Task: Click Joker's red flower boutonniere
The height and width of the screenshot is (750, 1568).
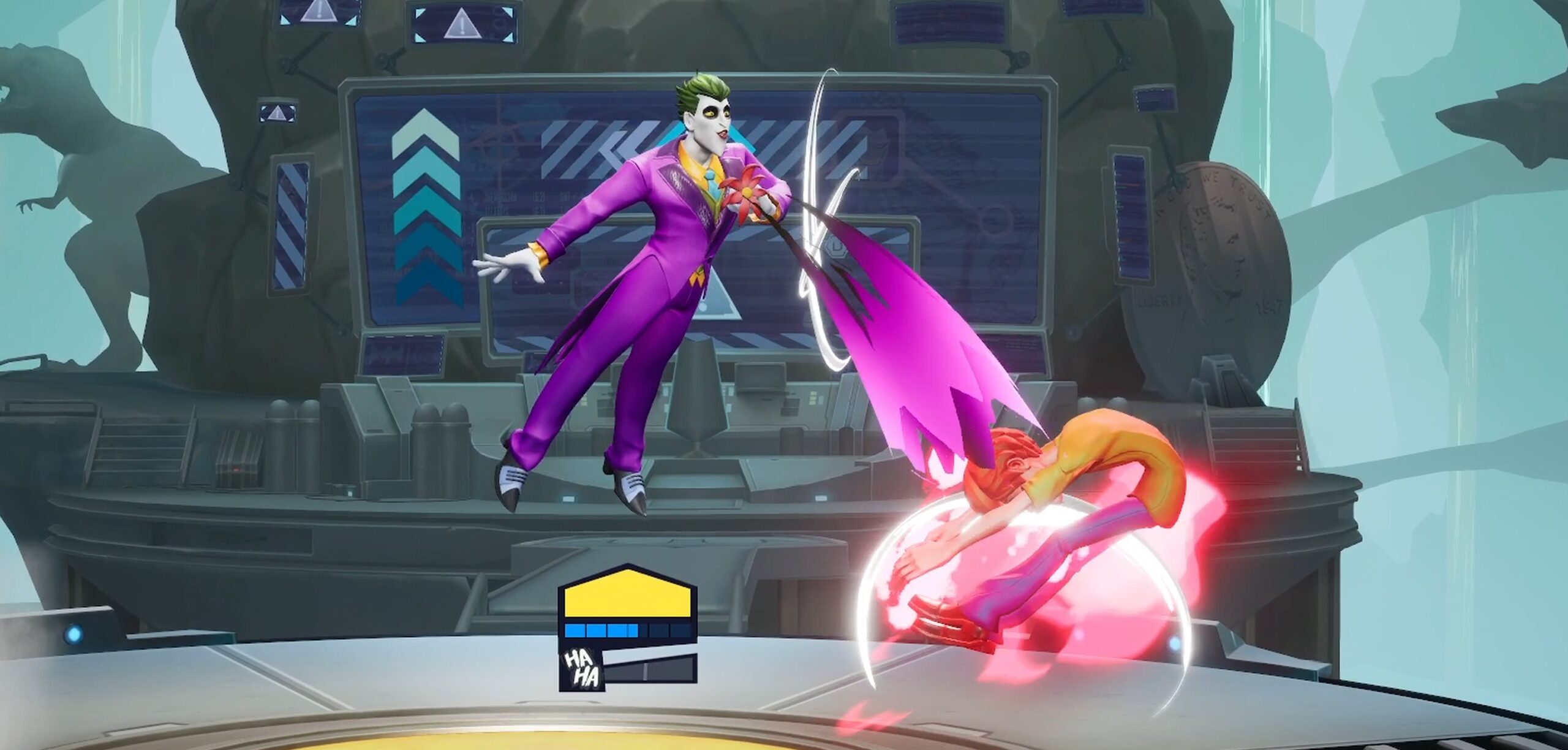Action: pyautogui.click(x=746, y=191)
